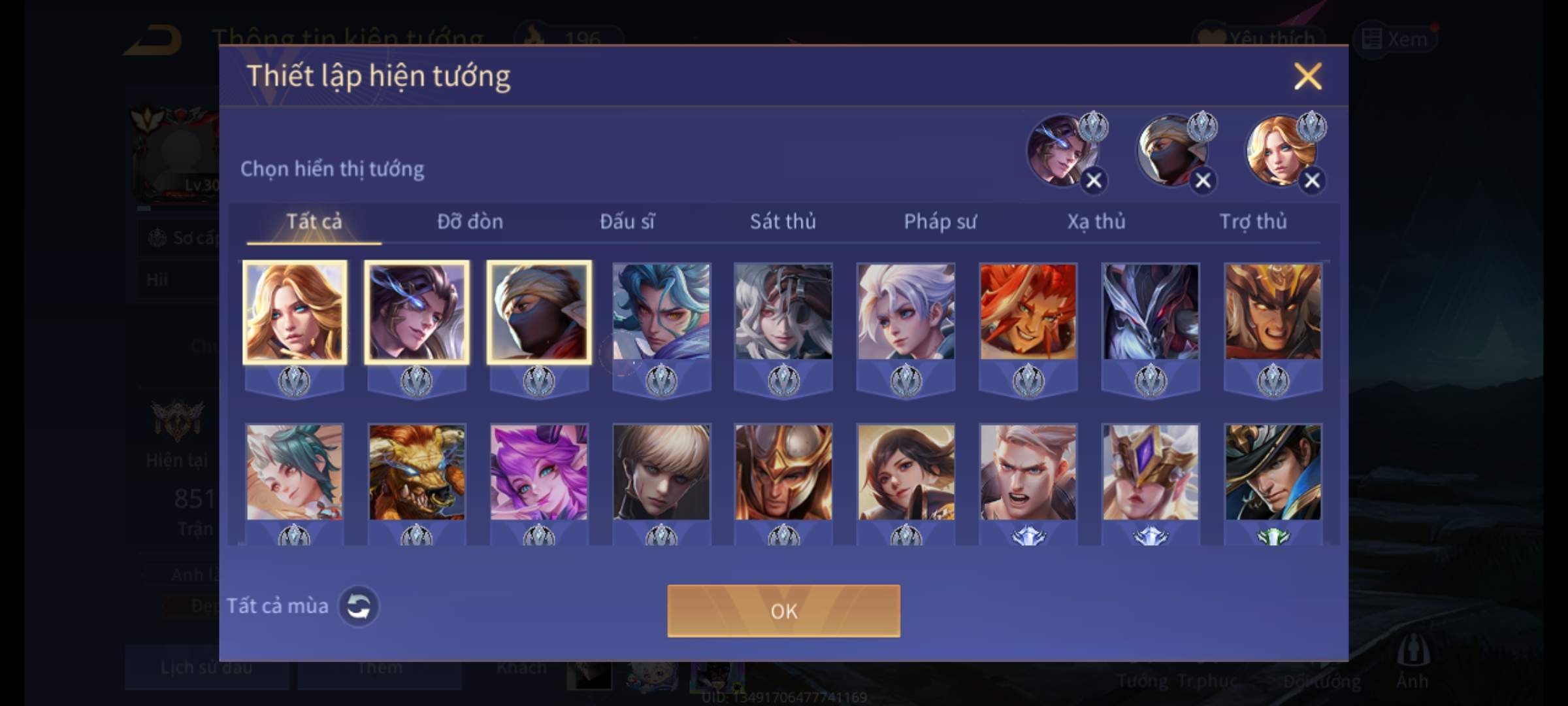Select the white-haired boy with blue eyes
This screenshot has width=1568, height=706.
tap(906, 312)
